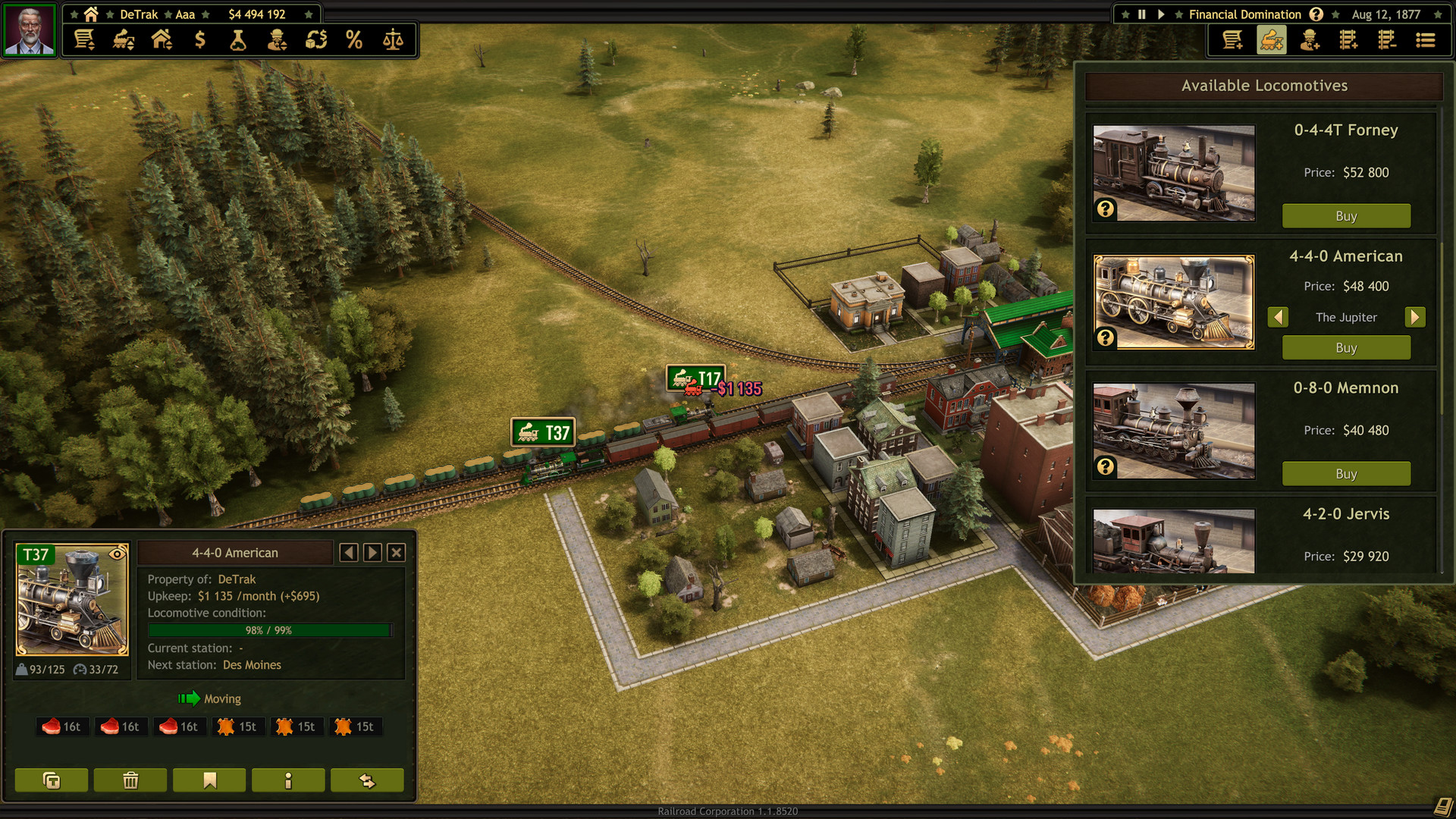Browse next train with right panel arrow
This screenshot has height=819, width=1456.
click(372, 552)
